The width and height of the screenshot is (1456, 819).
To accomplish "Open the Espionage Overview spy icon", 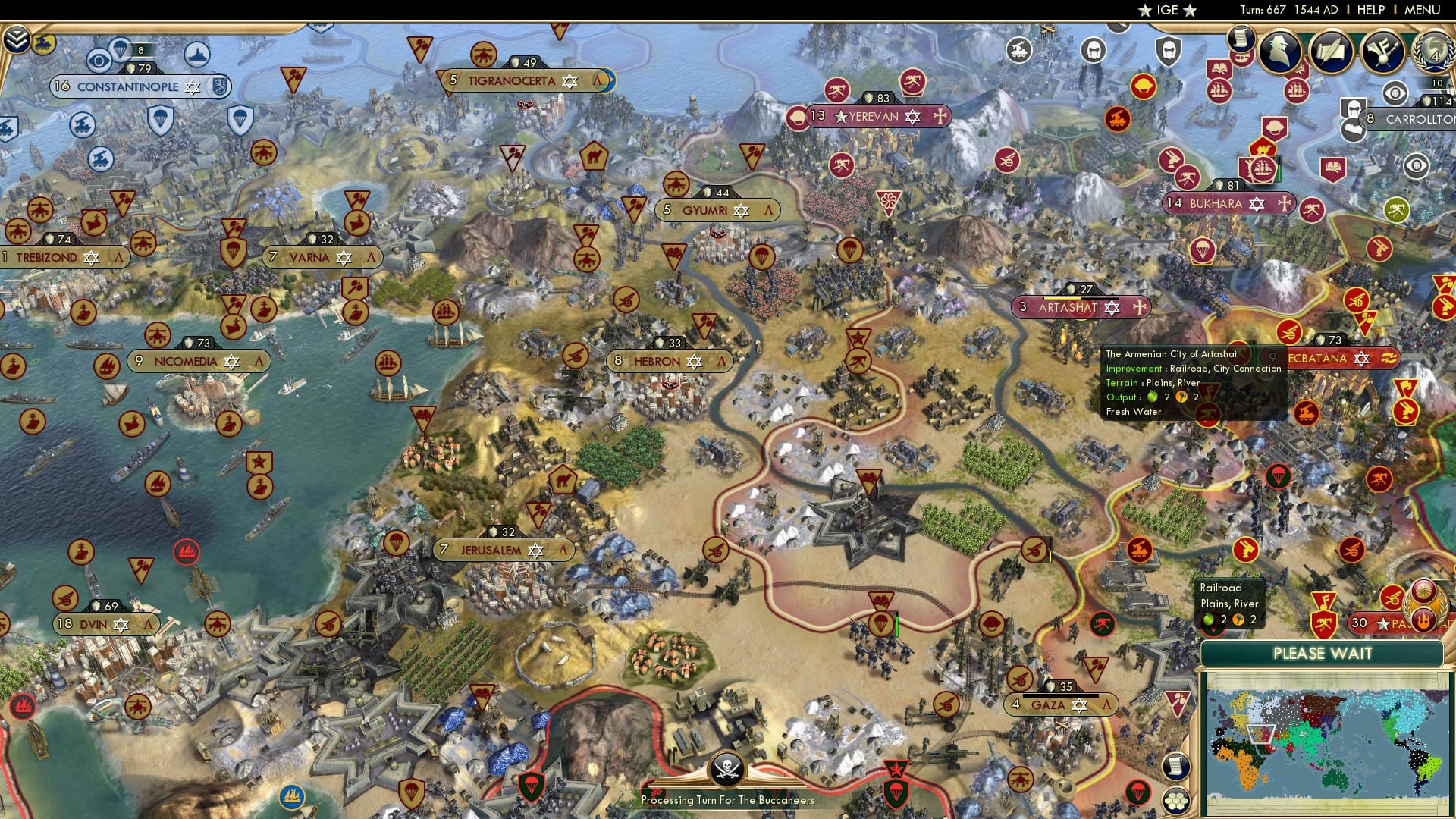I will (1282, 53).
